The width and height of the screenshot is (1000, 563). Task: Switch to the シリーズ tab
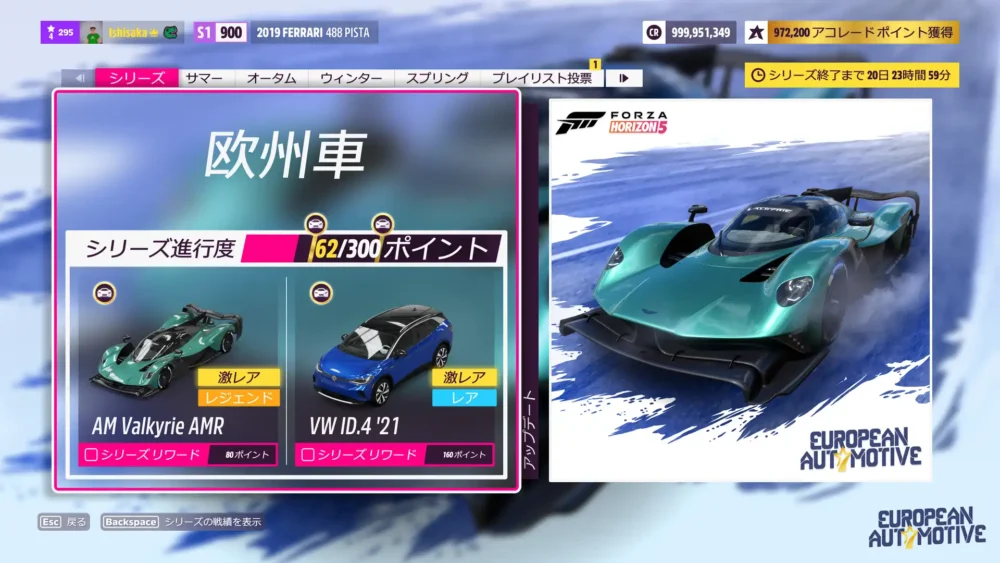[137, 78]
